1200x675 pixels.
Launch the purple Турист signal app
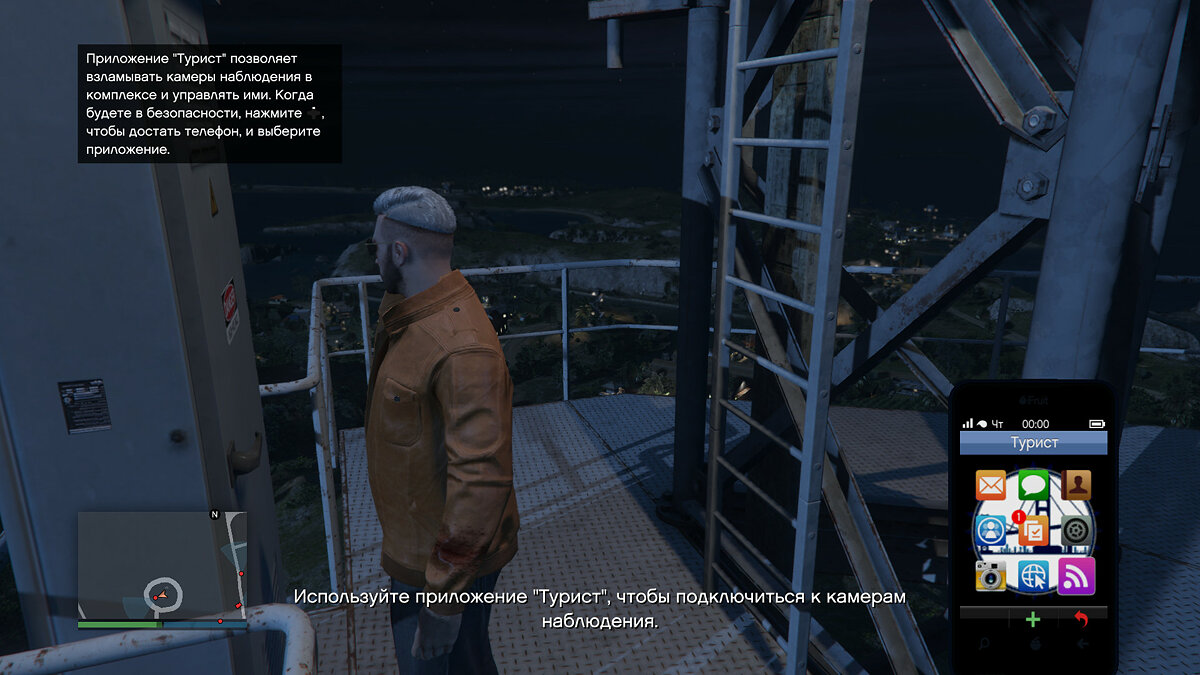pyautogui.click(x=1076, y=575)
